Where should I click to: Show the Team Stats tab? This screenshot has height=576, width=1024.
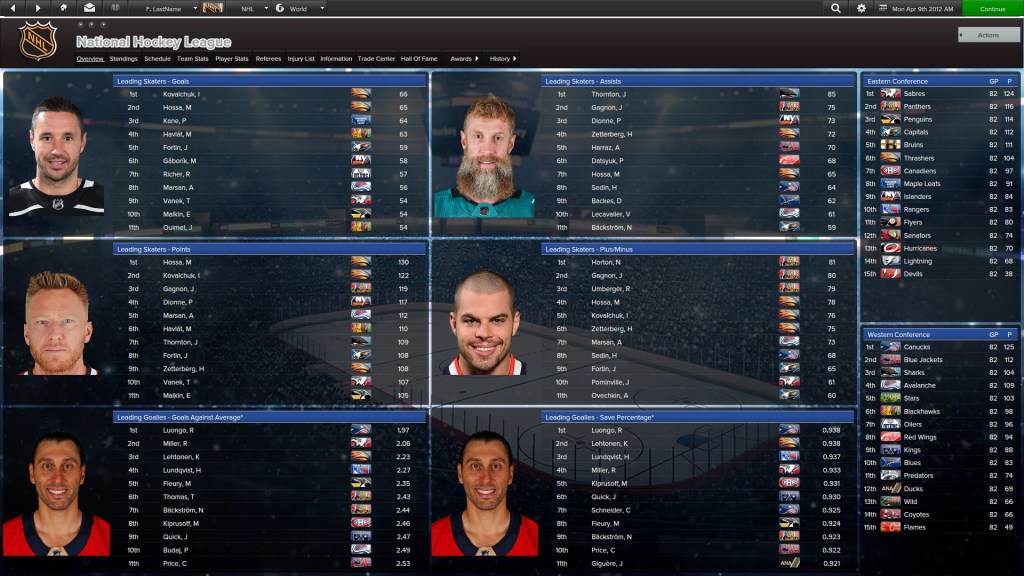coord(193,59)
